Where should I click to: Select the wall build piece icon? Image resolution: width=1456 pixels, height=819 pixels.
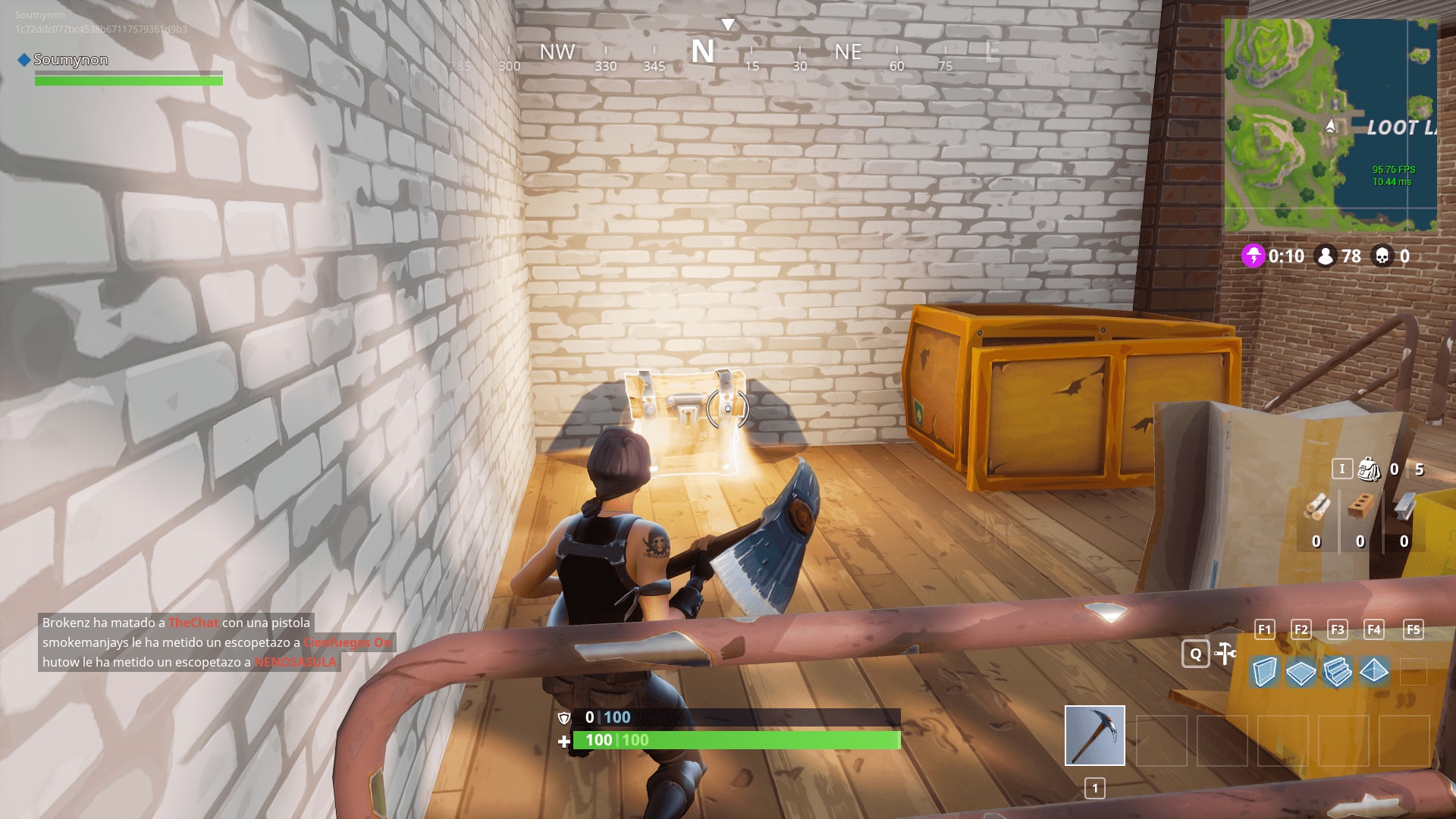(x=1265, y=672)
